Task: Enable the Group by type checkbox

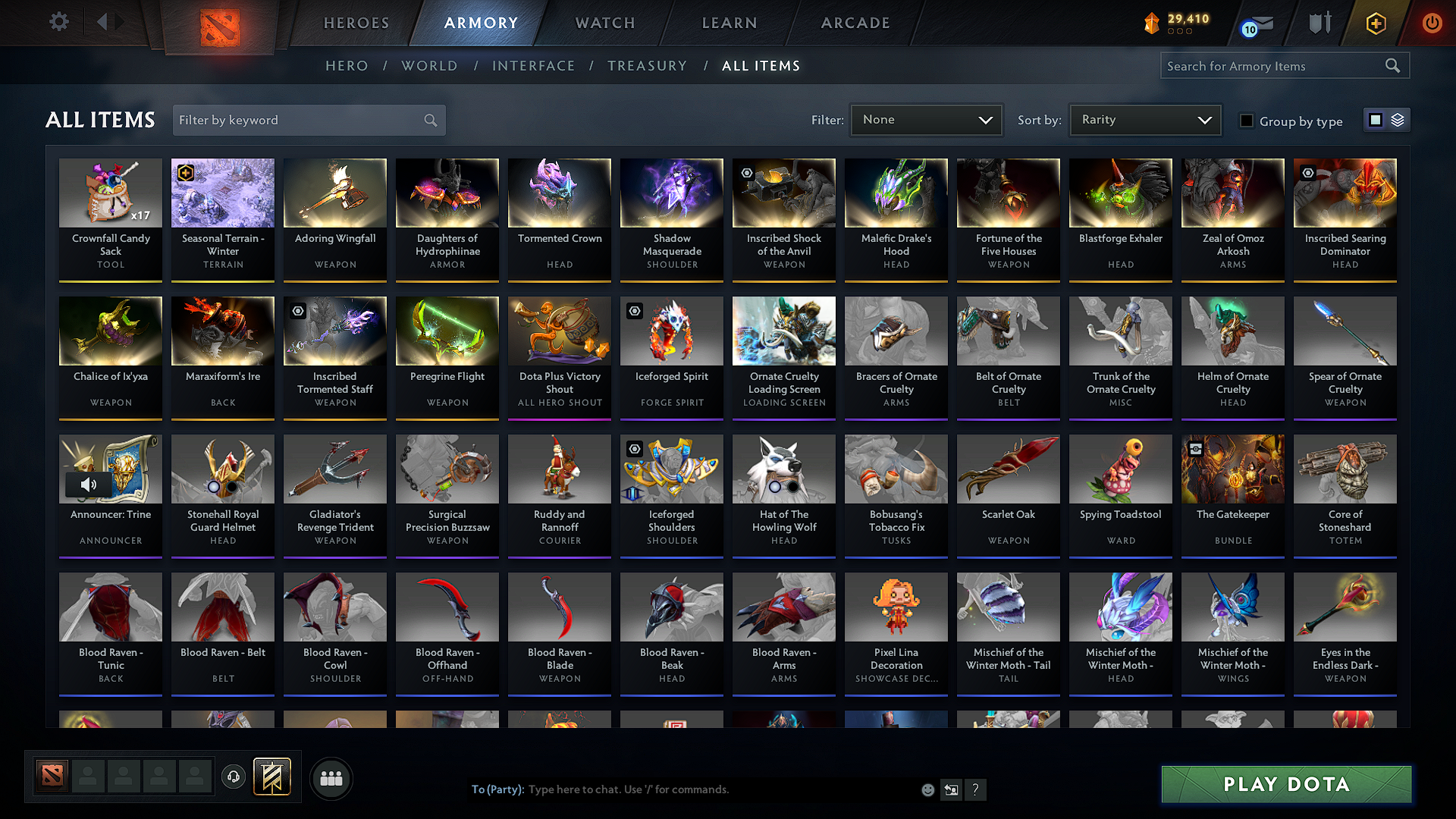Action: [1247, 121]
